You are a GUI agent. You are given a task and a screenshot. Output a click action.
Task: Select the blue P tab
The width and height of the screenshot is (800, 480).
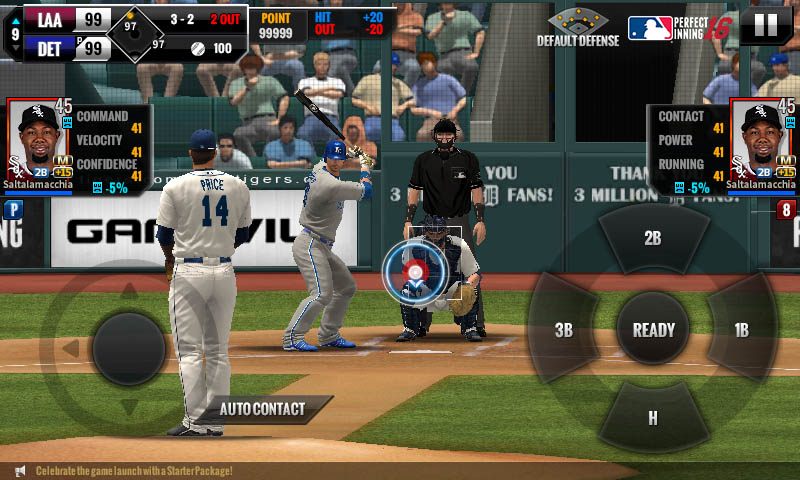(12, 210)
